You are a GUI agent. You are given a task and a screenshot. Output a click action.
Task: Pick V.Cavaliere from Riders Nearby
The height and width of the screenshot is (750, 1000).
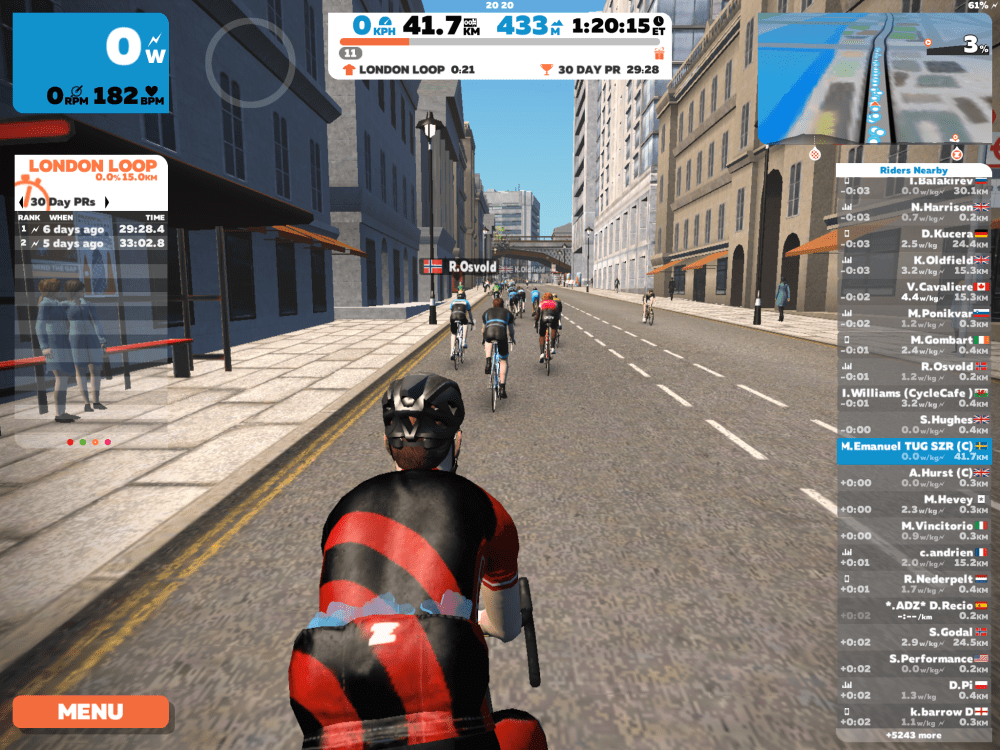[x=913, y=291]
